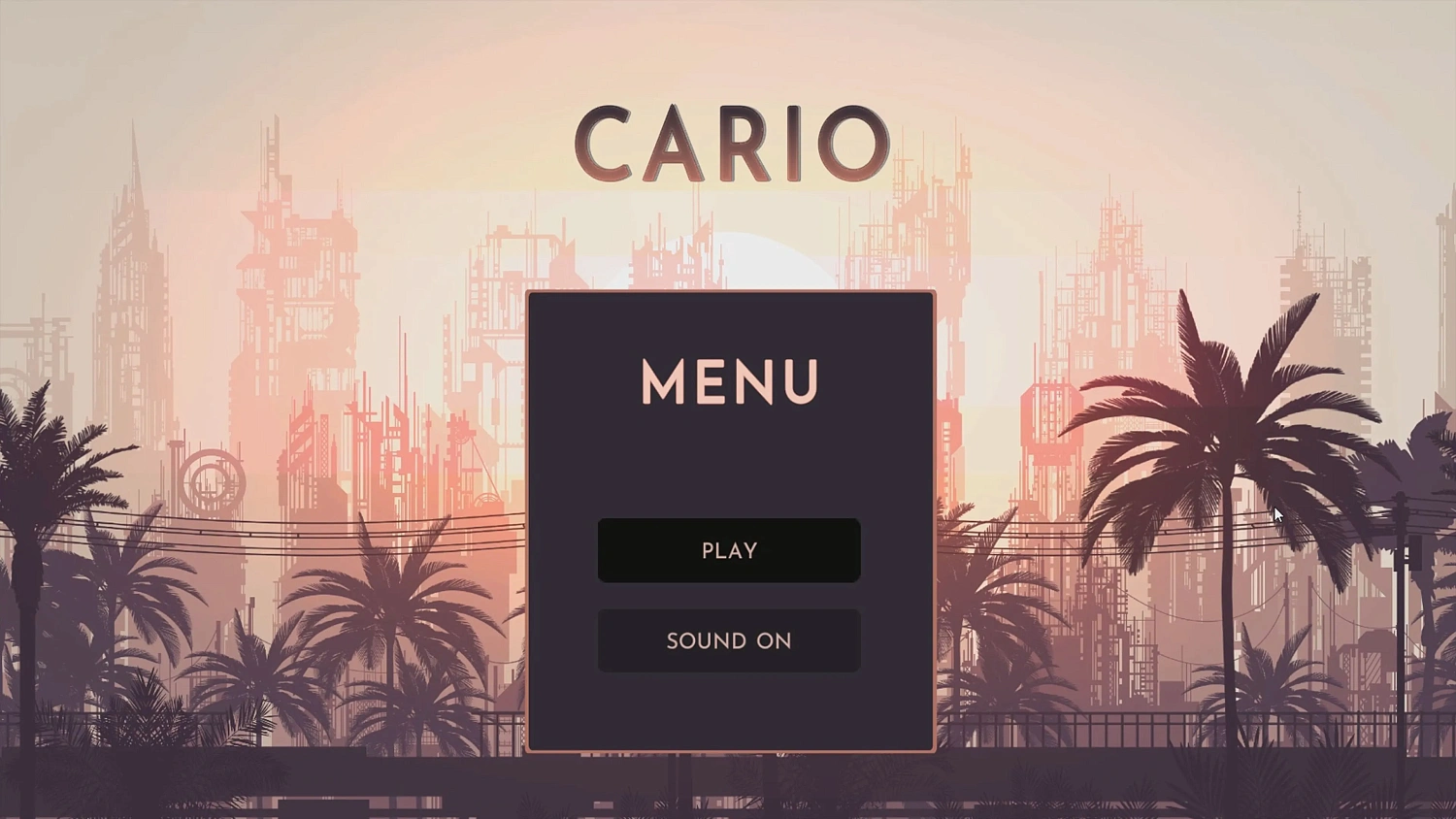Click the CARIO game title logo
The height and width of the screenshot is (819, 1456).
(728, 143)
